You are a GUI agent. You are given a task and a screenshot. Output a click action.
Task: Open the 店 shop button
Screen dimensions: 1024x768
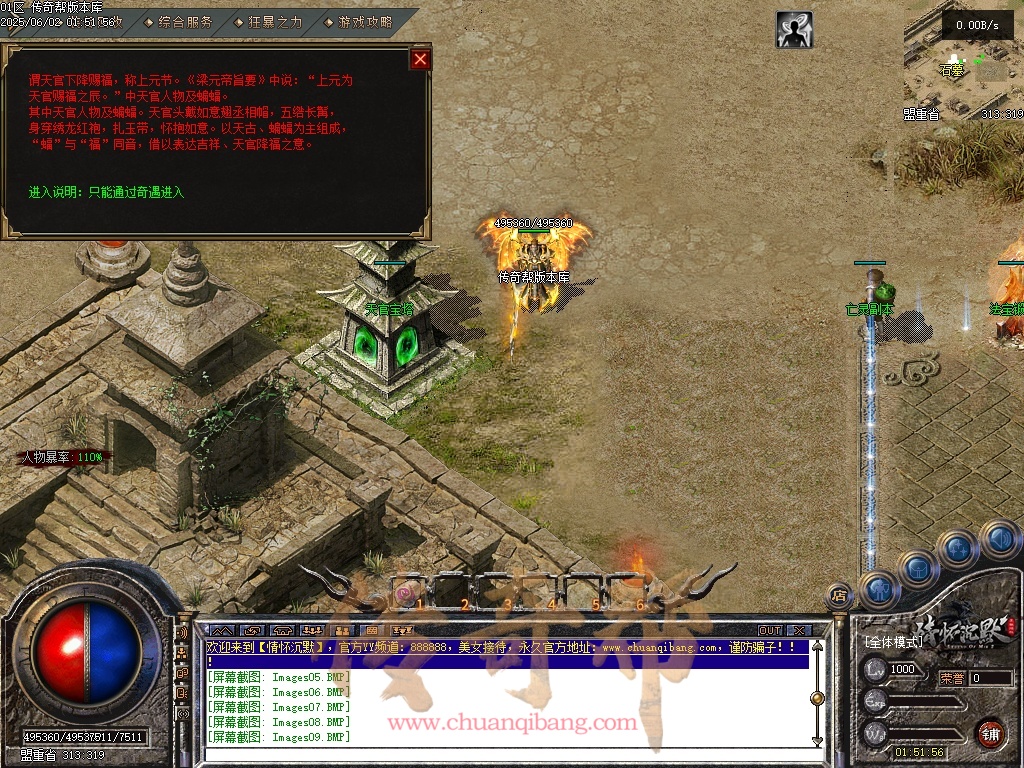coord(839,596)
